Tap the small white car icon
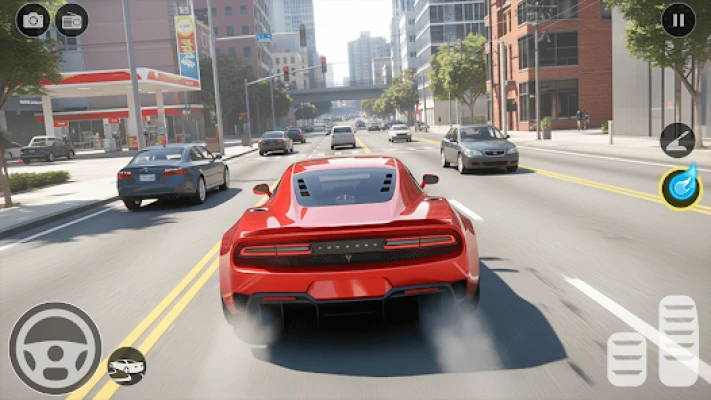Image resolution: width=711 pixels, height=400 pixels. (x=127, y=366)
